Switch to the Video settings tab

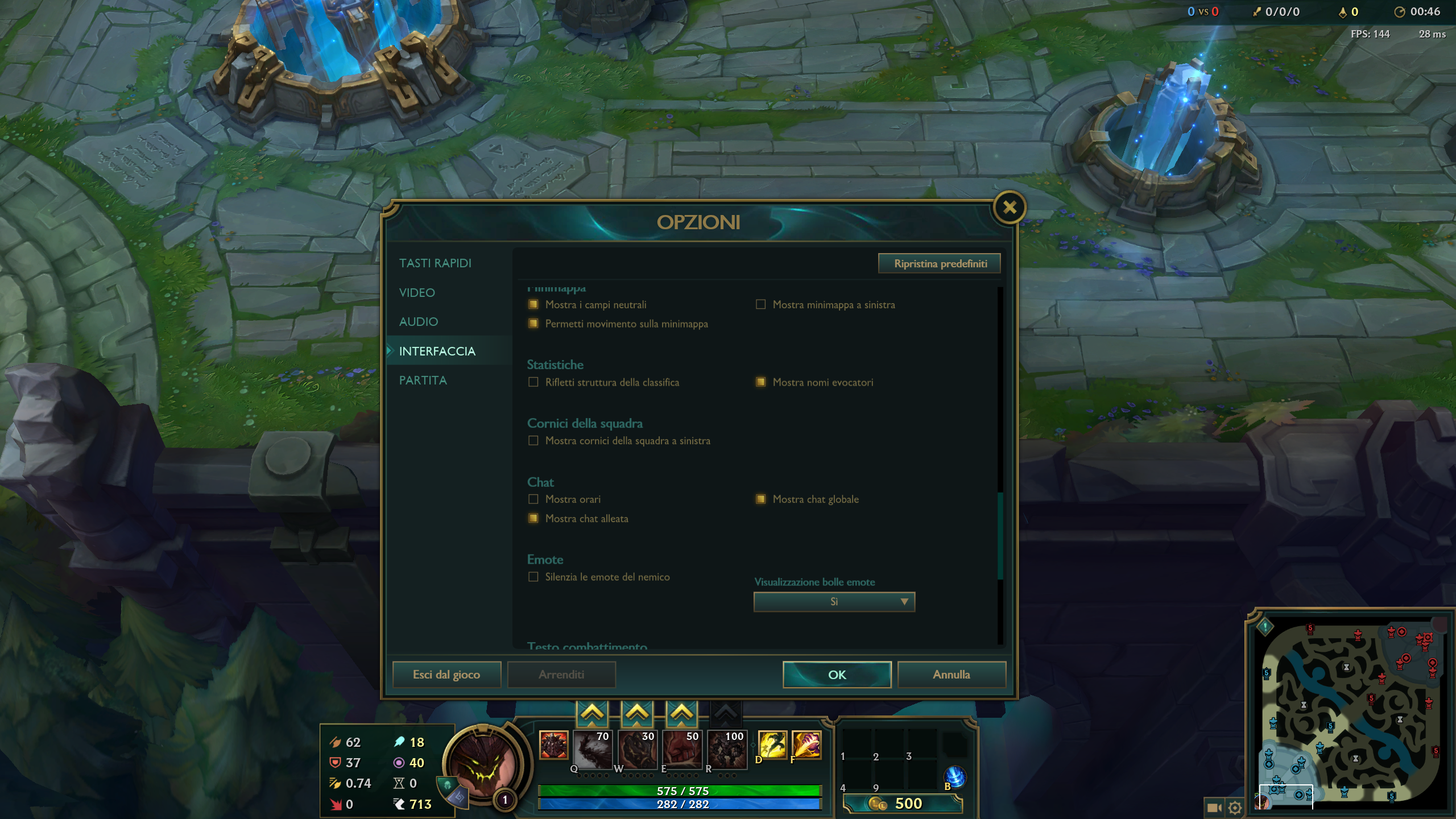(x=417, y=293)
